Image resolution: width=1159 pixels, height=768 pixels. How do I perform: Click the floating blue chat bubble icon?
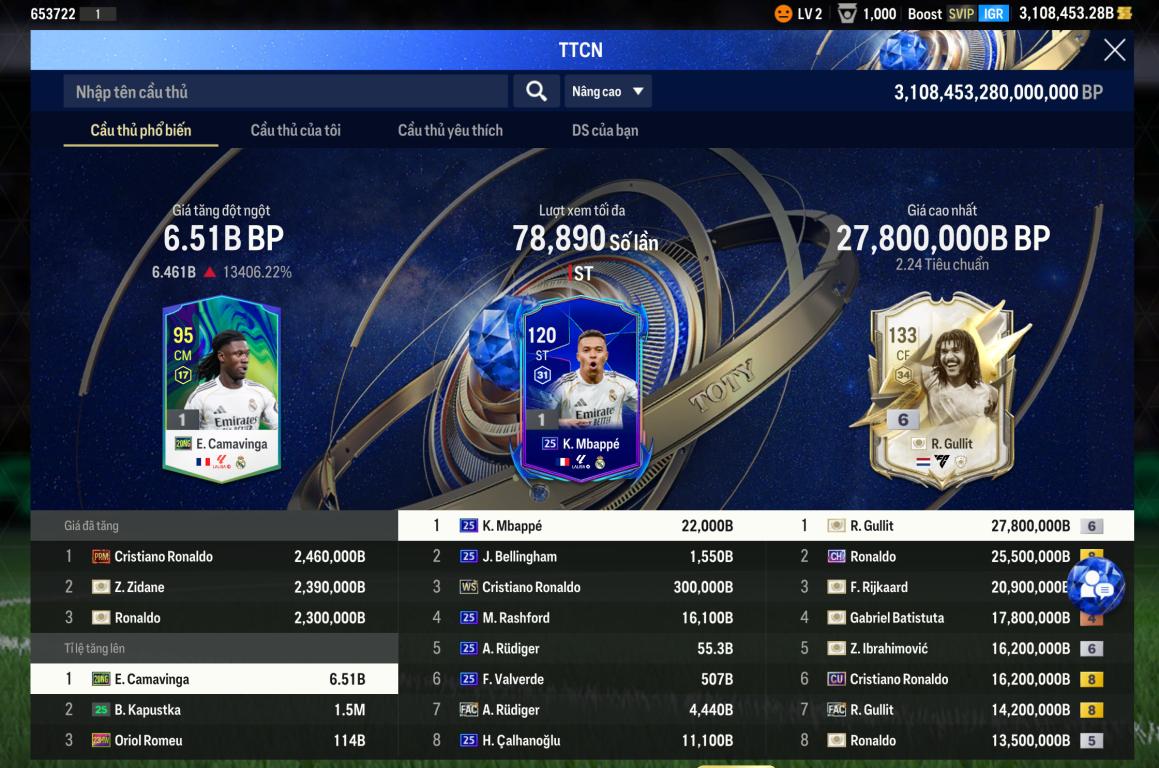pos(1096,587)
